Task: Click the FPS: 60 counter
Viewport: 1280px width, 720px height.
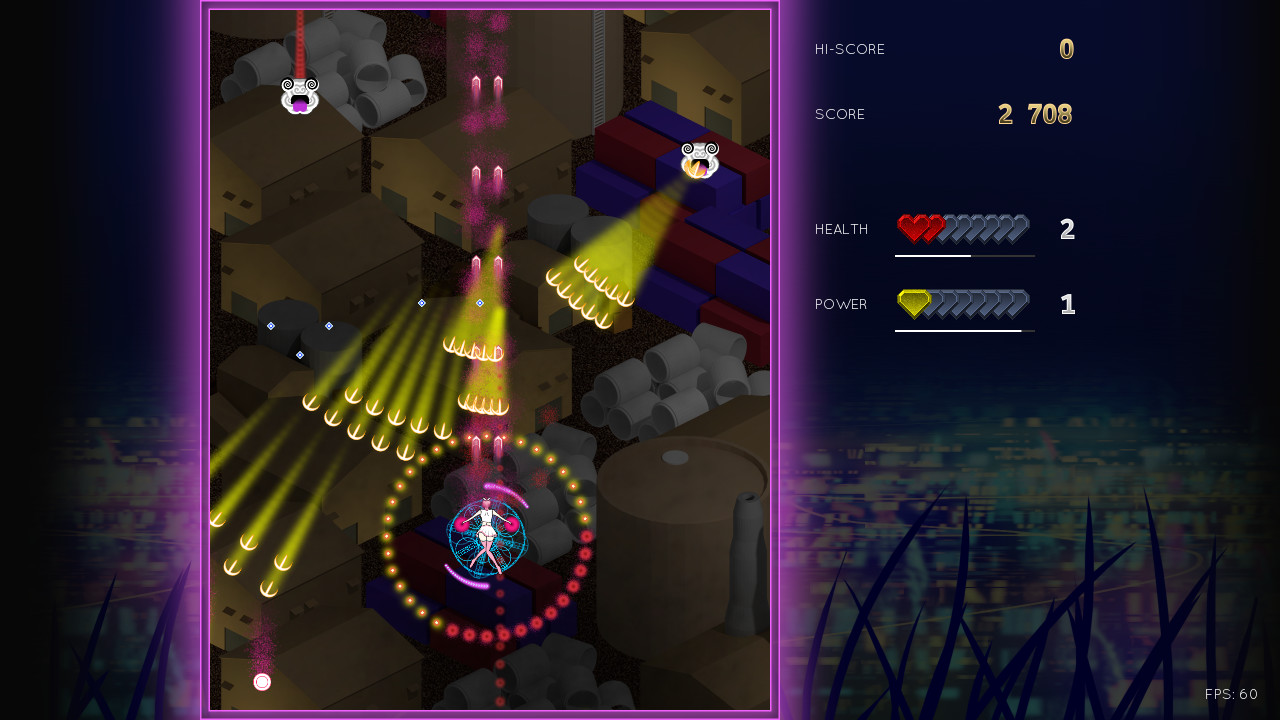Action: (1231, 693)
